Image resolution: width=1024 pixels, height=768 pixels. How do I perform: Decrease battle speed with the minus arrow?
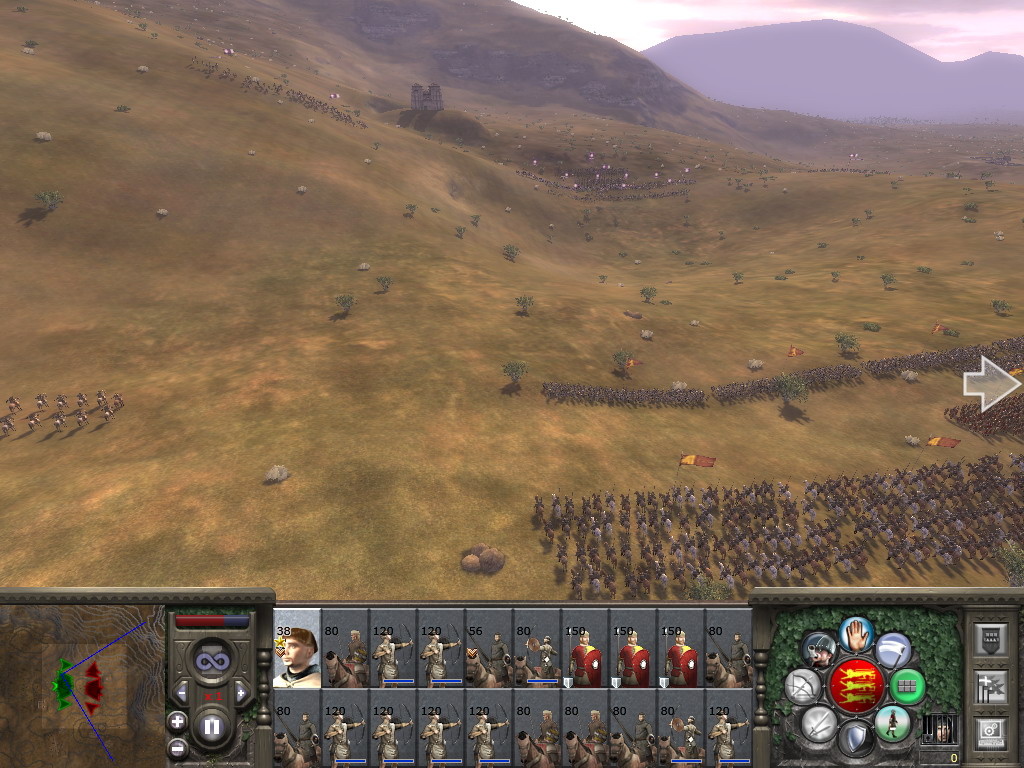181,692
